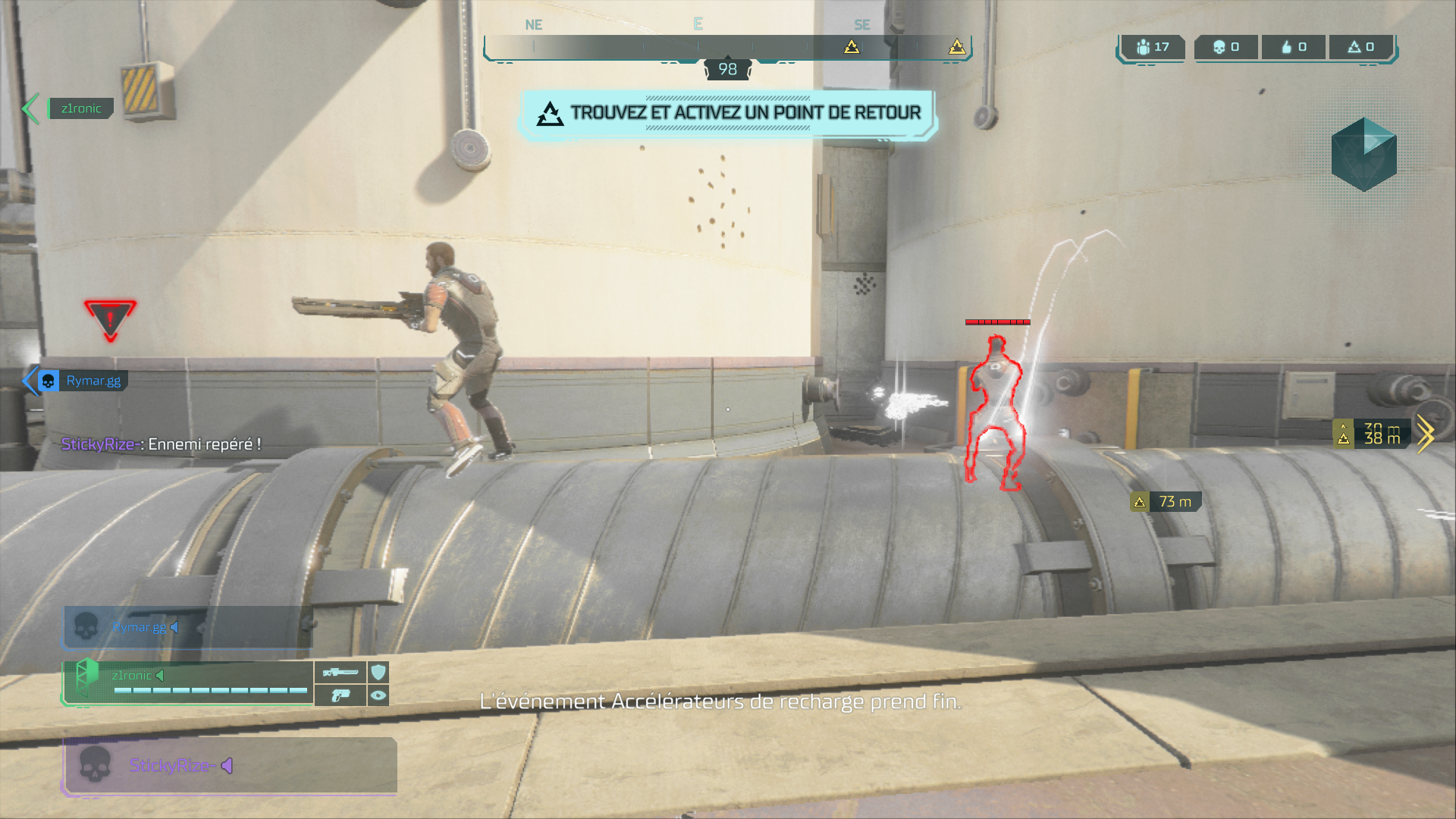
Task: Select the StickyRize- squad member panel
Action: (x=229, y=765)
